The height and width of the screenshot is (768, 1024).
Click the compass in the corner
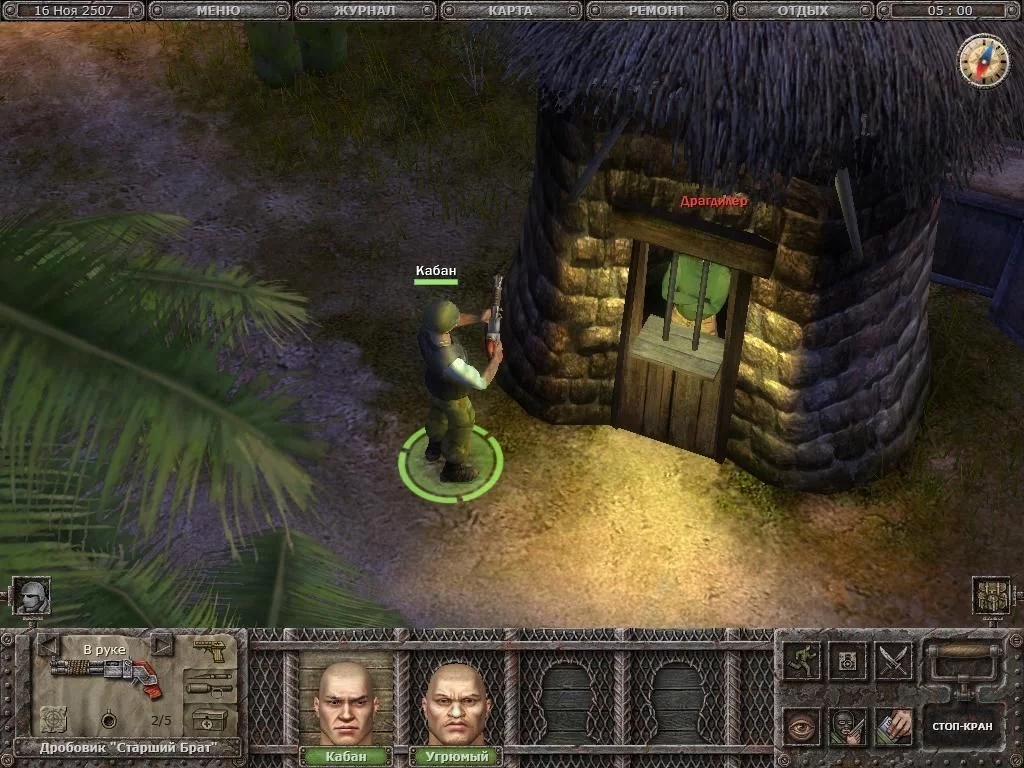pos(982,60)
